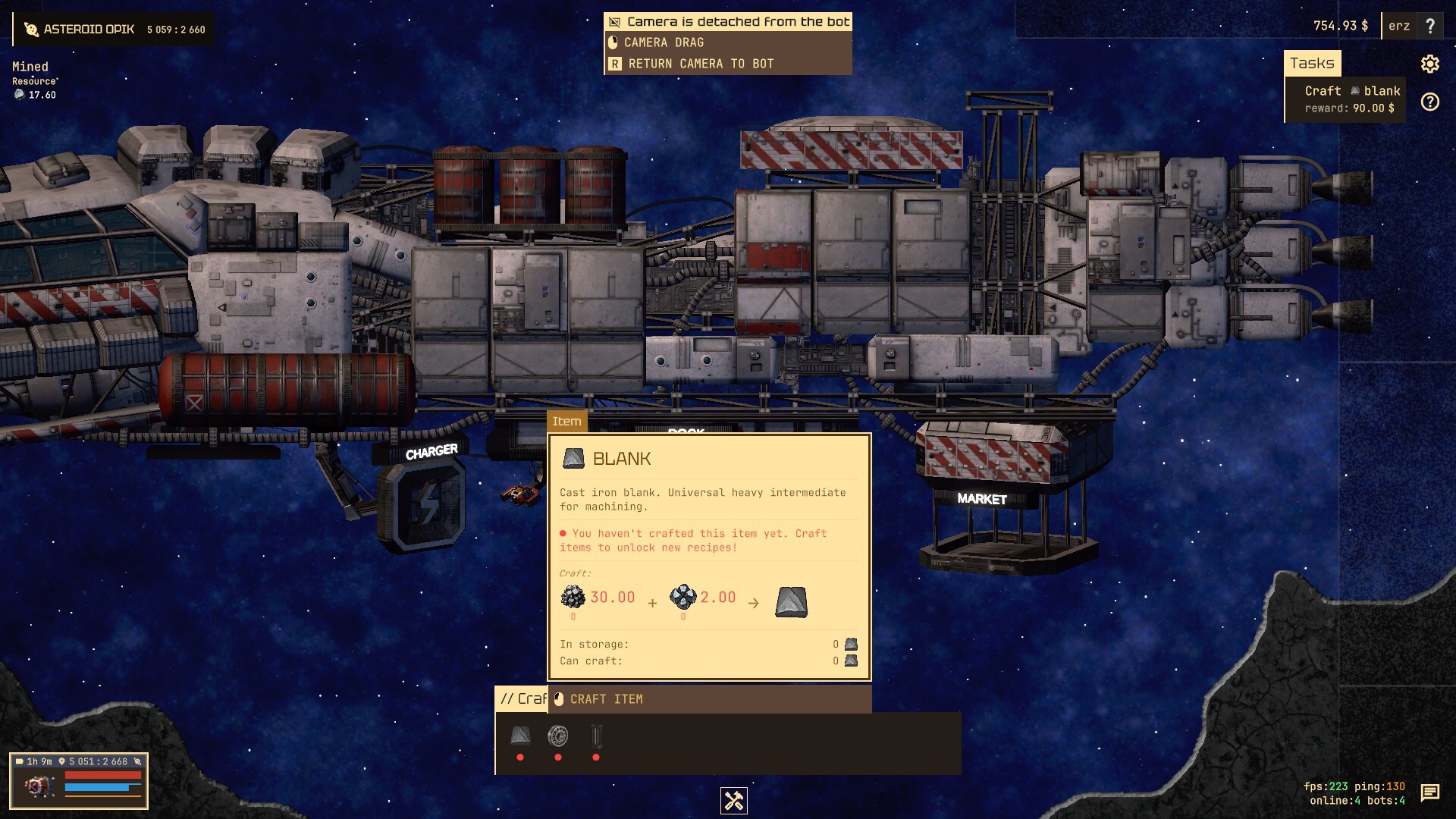This screenshot has width=1456, height=819.
Task: Open the chat message icon
Action: [x=1429, y=792]
